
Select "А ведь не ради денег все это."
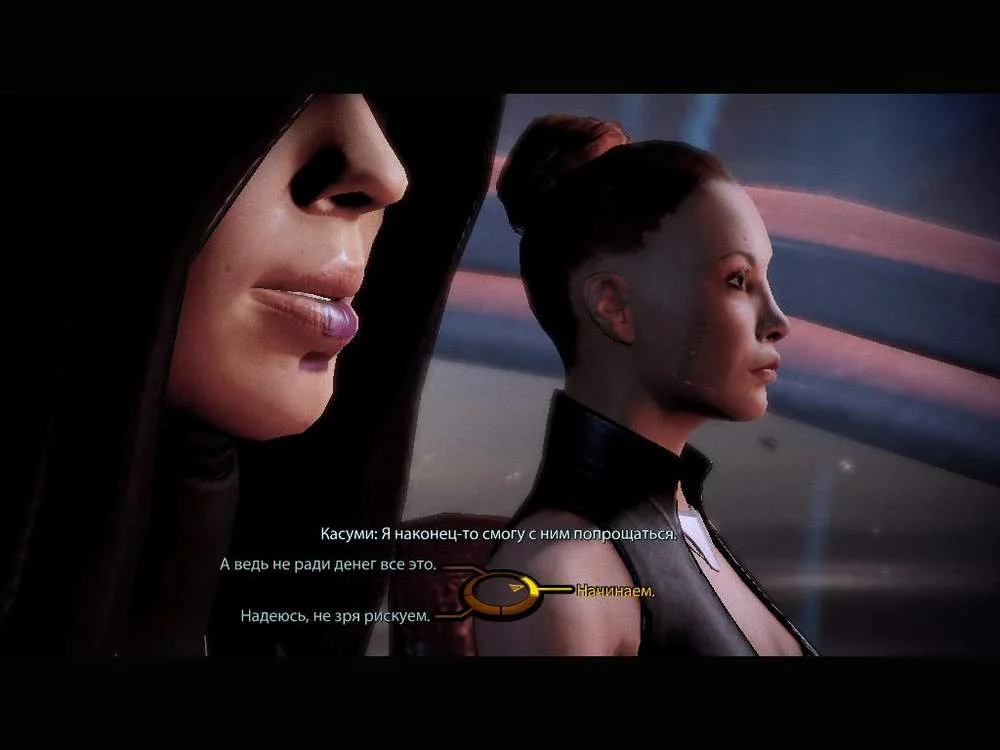click(328, 565)
